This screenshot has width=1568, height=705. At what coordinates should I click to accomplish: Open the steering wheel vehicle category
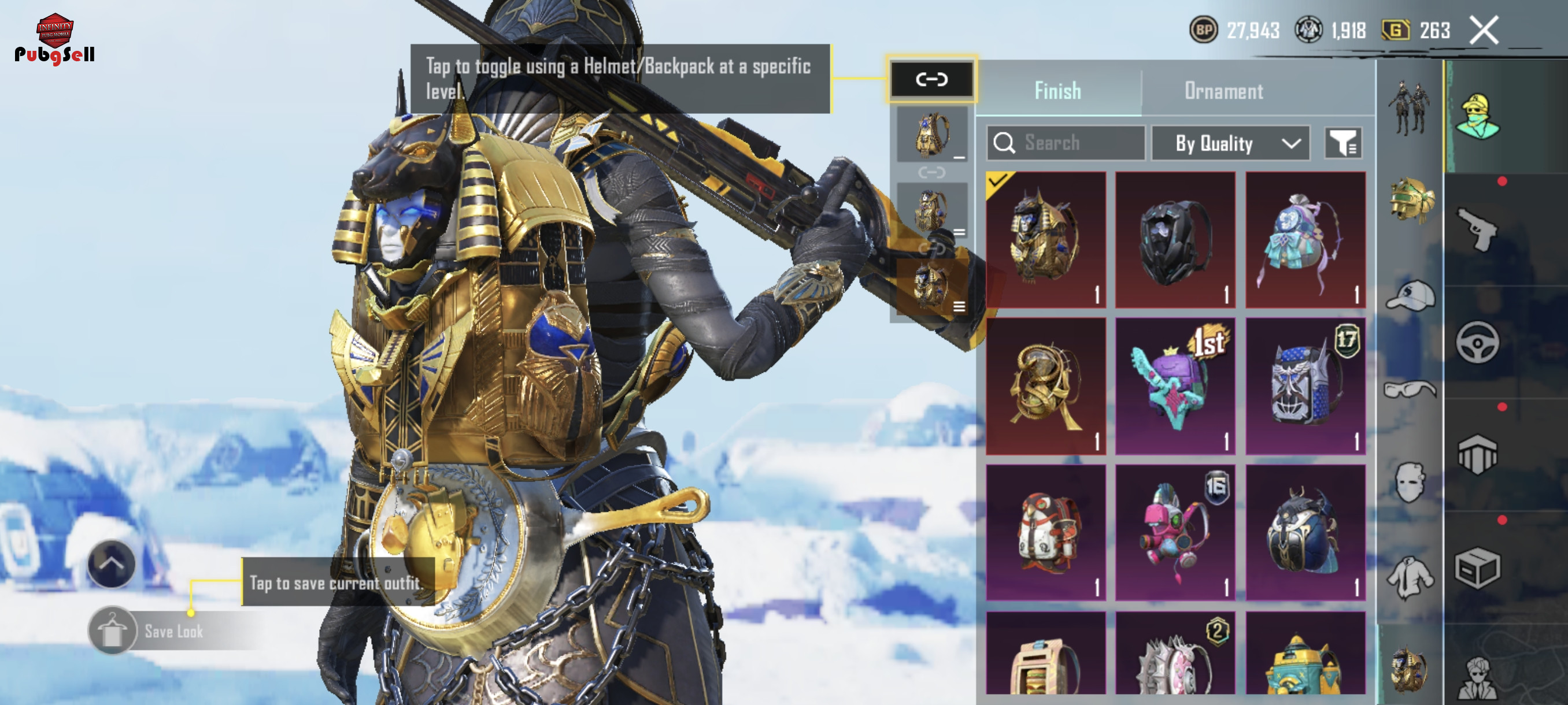click(1477, 343)
